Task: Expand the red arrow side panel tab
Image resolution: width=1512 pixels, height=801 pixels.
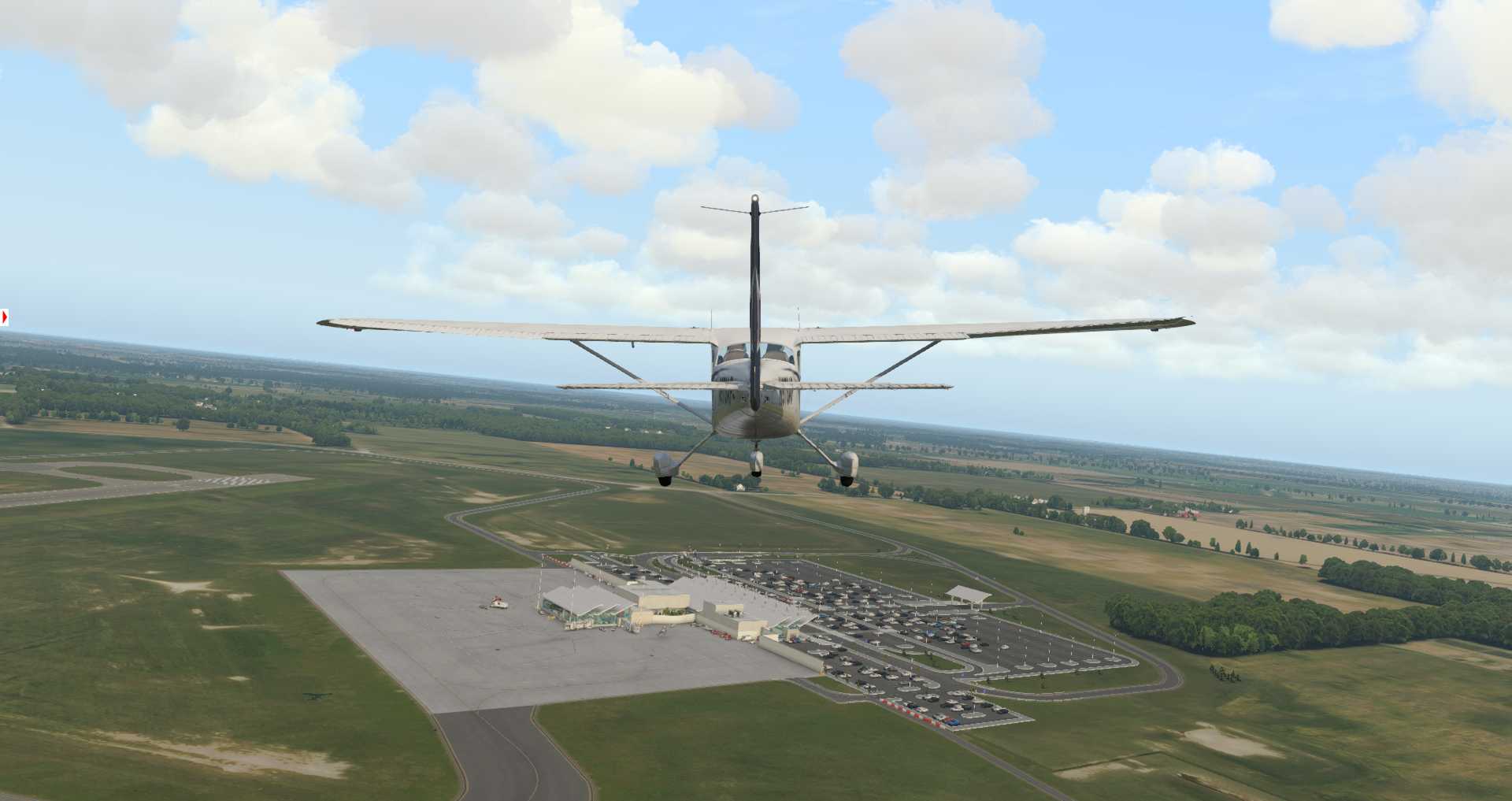Action: point(5,317)
